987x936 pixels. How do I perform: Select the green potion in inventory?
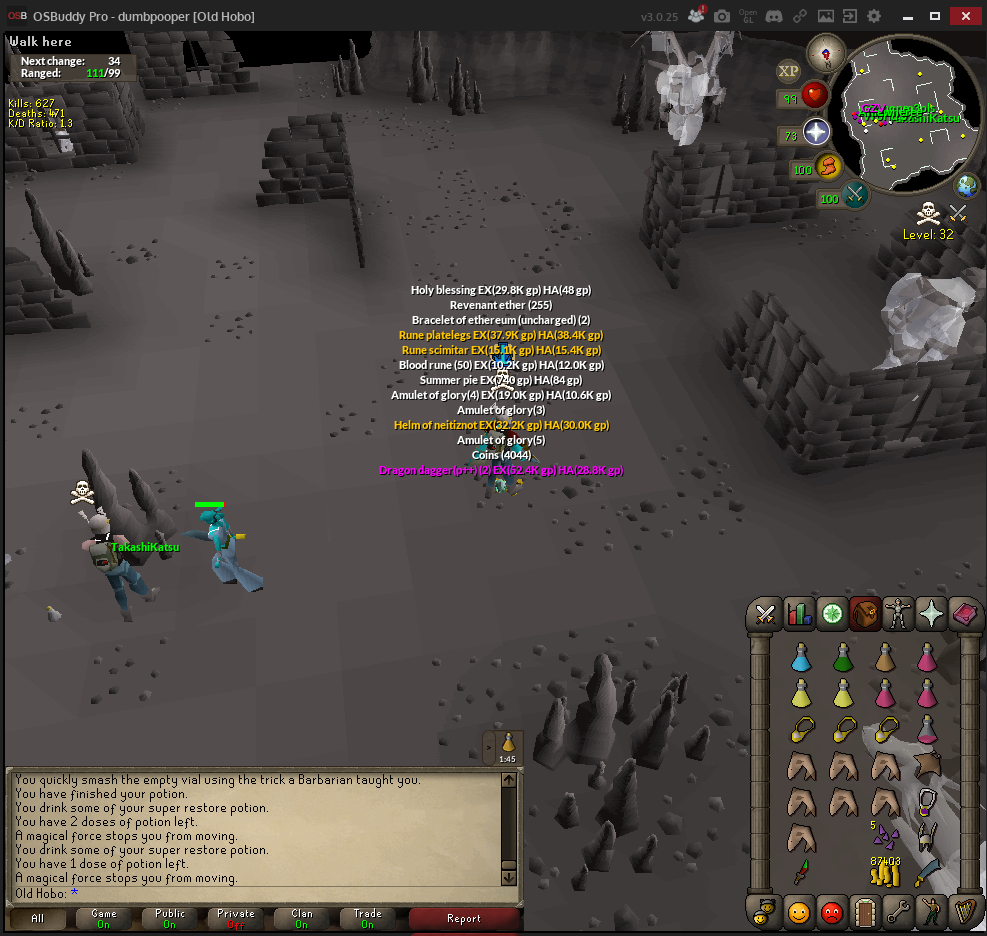[843, 657]
